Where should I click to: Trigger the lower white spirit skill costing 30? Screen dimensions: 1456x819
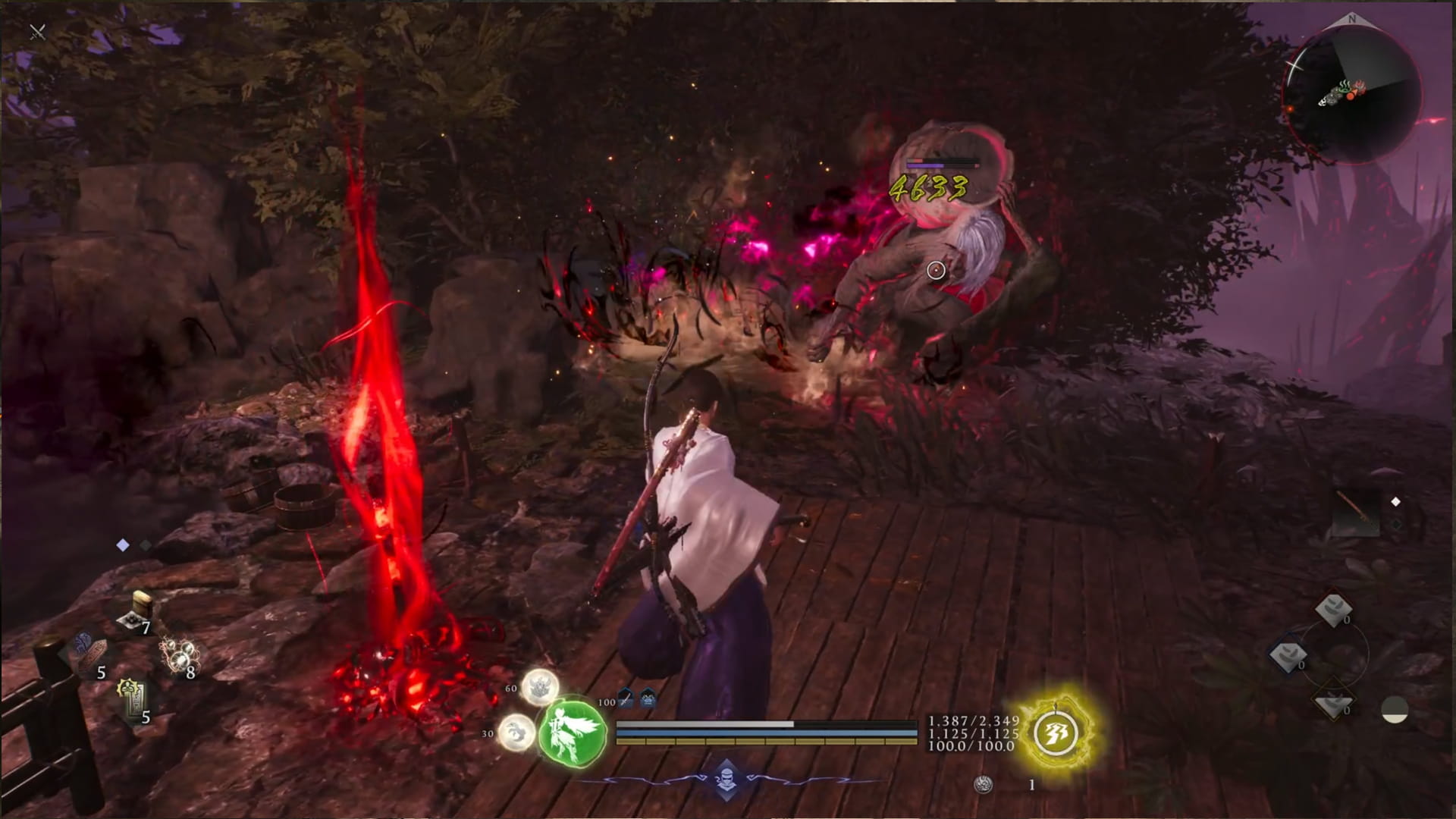click(x=516, y=733)
